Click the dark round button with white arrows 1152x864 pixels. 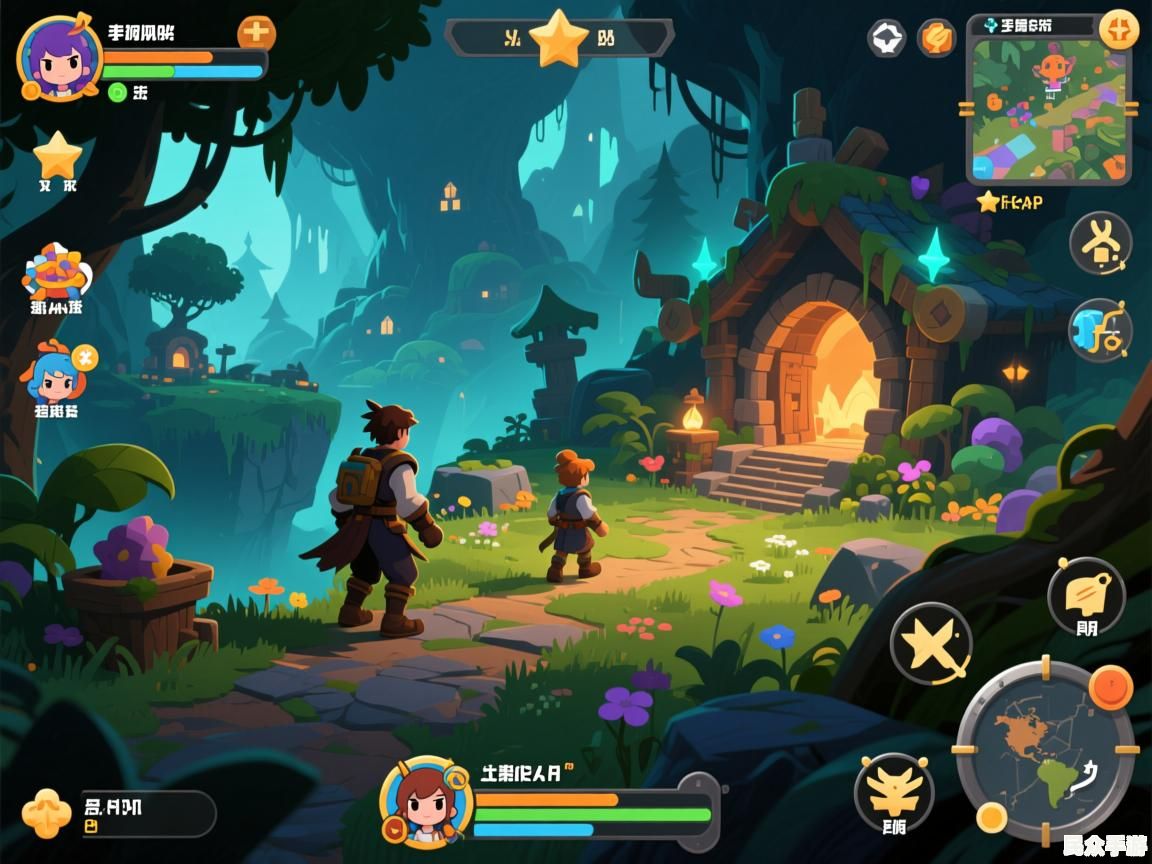[x=886, y=39]
